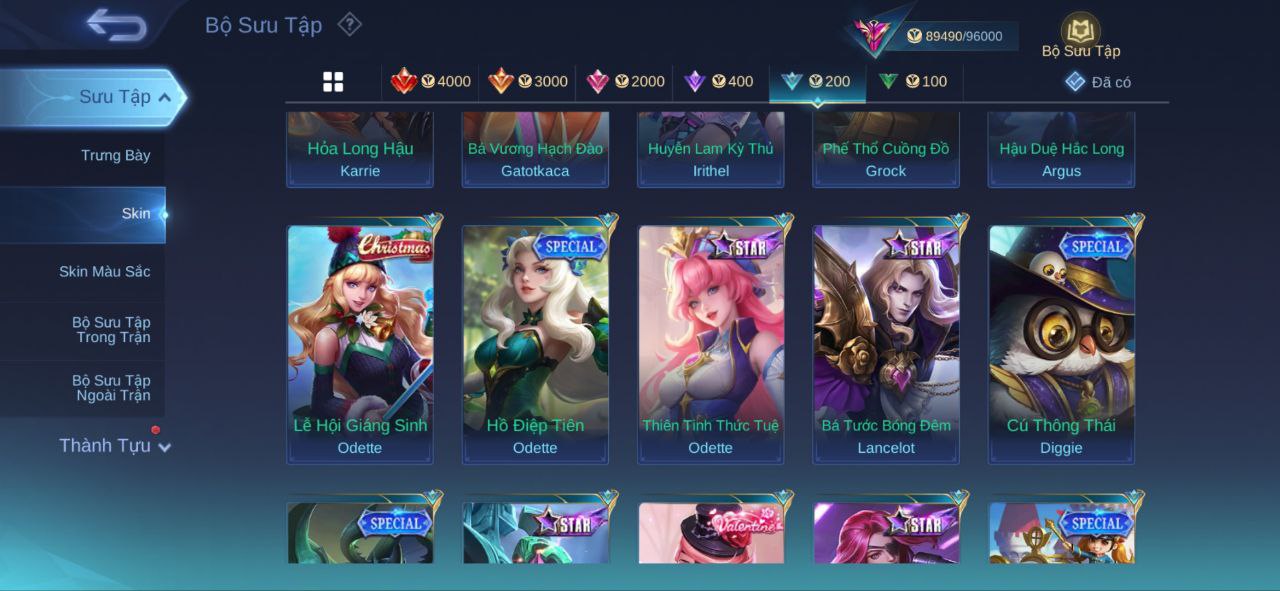
Task: Switch to the 2000 tier tab
Action: coord(625,82)
